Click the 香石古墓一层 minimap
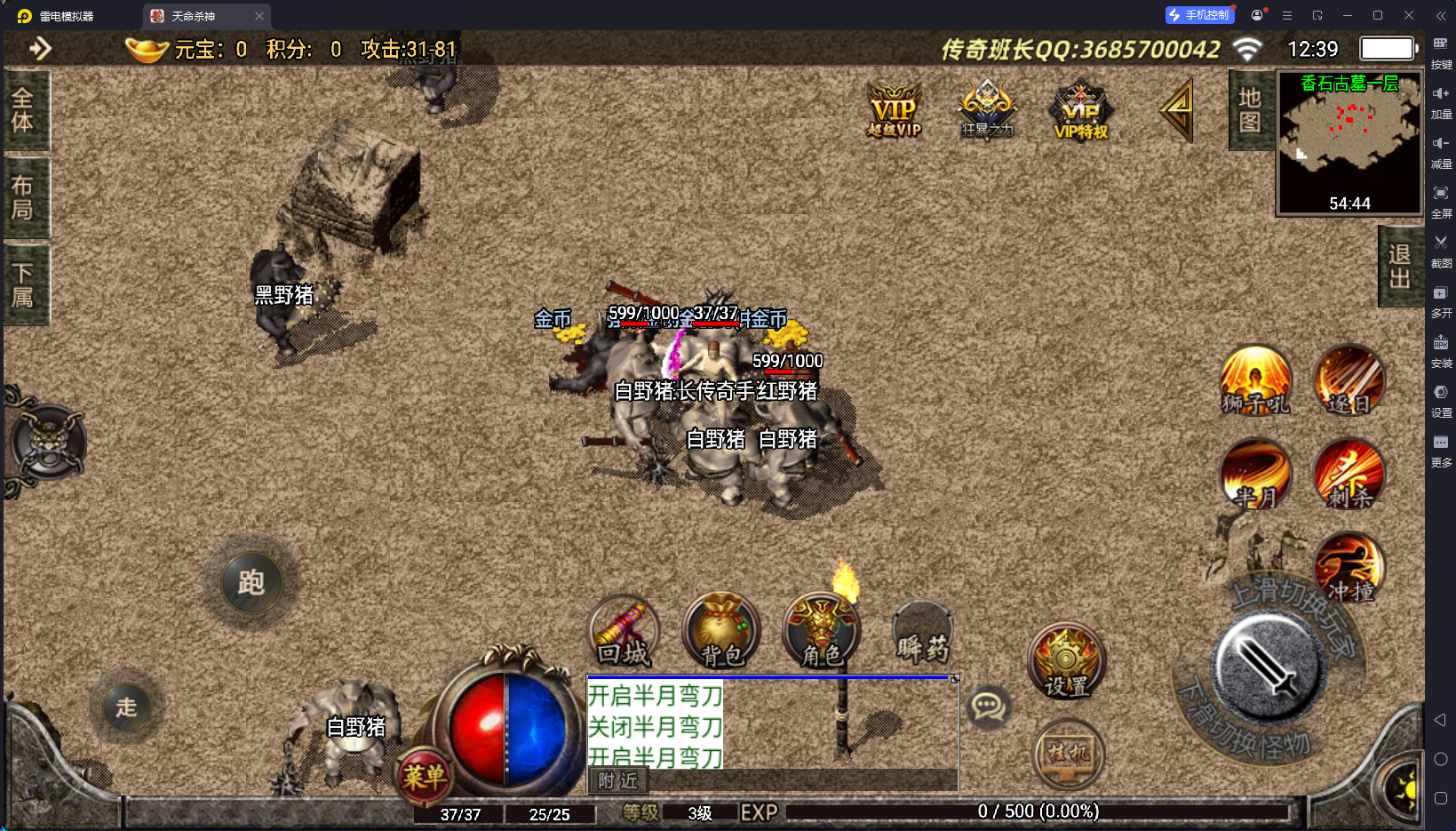Image resolution: width=1456 pixels, height=831 pixels. 1349,142
